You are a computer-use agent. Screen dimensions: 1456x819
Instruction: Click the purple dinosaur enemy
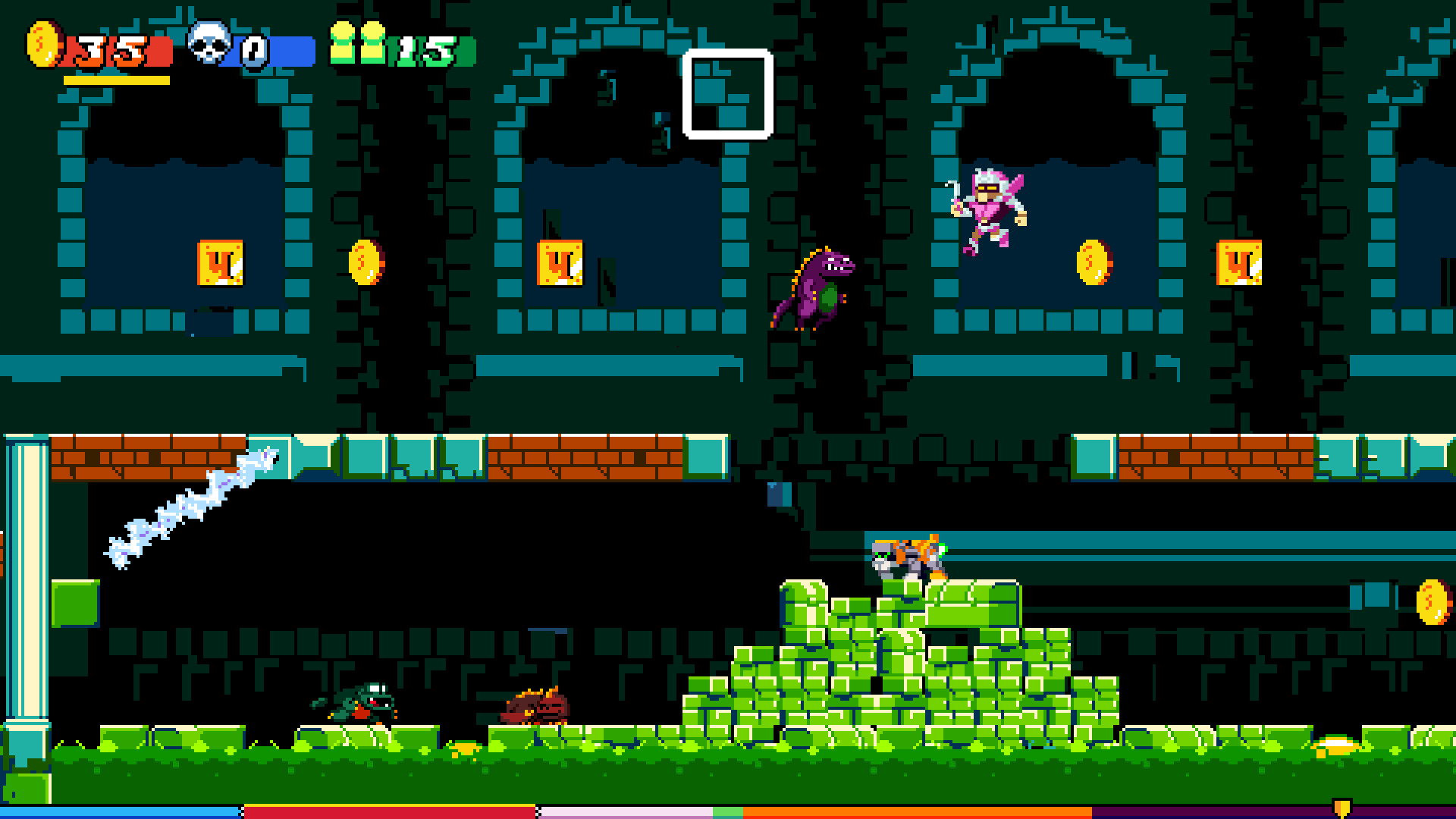815,288
